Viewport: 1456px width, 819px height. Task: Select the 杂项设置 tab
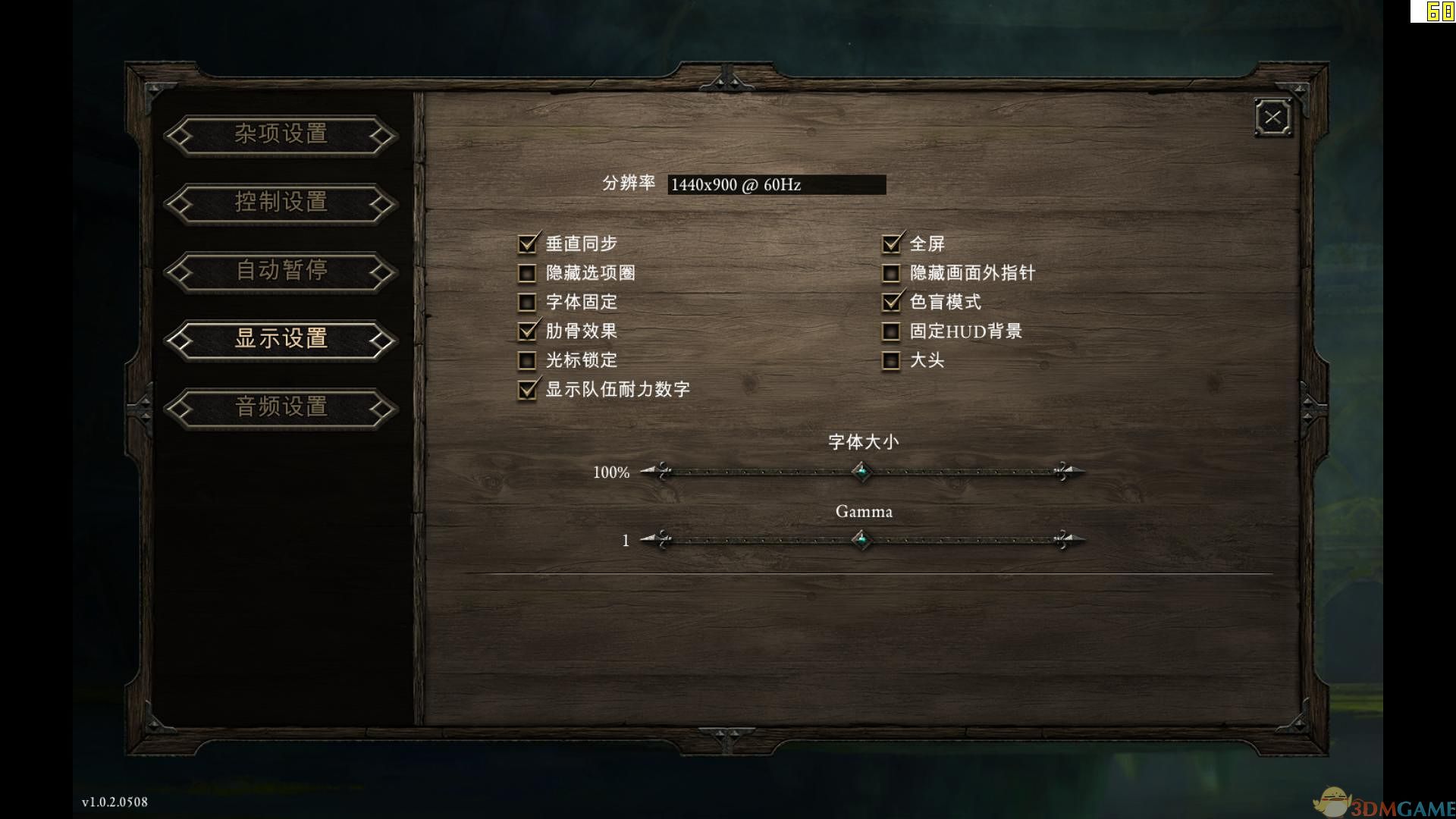tap(281, 135)
